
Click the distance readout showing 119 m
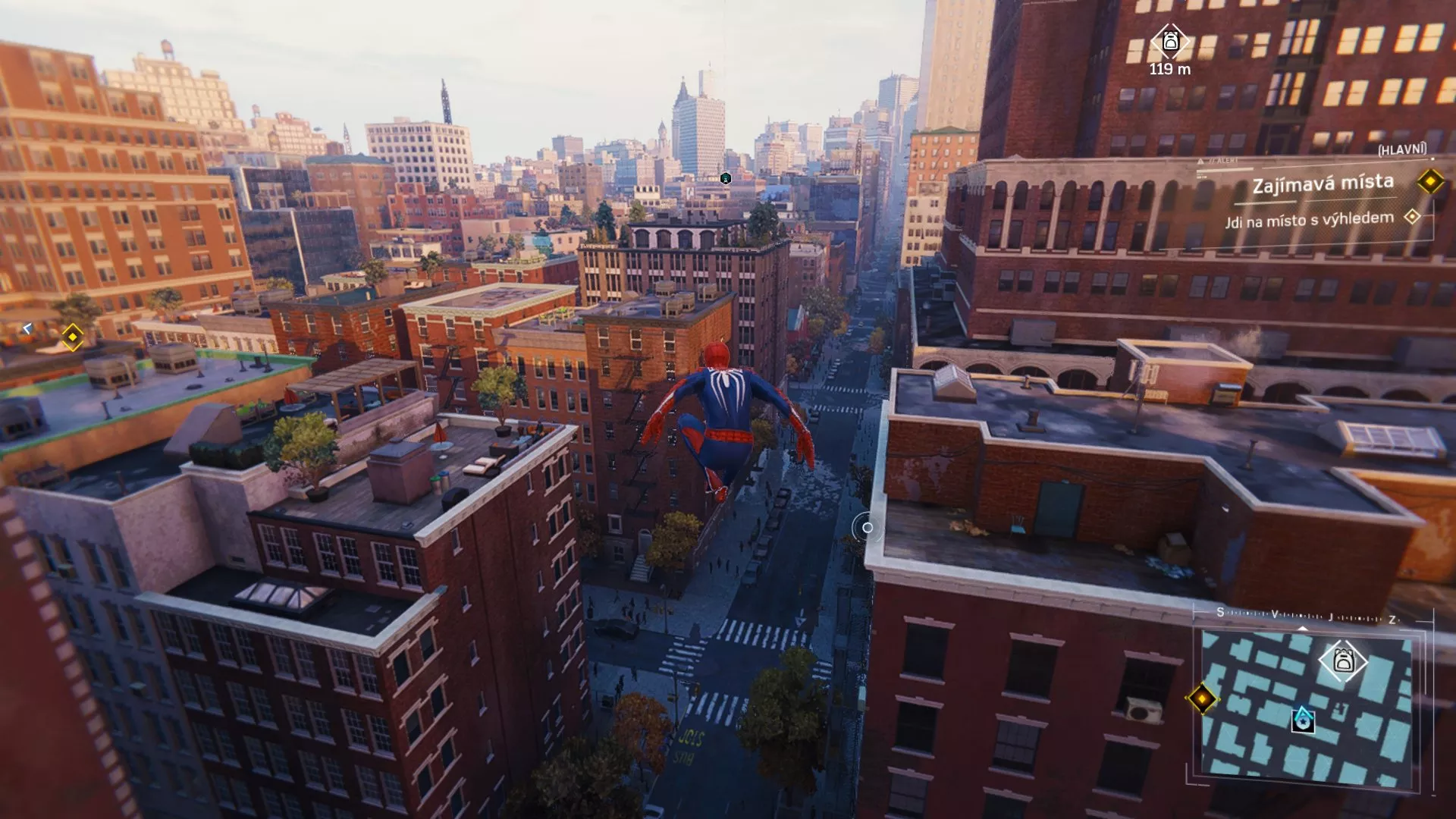[1171, 71]
